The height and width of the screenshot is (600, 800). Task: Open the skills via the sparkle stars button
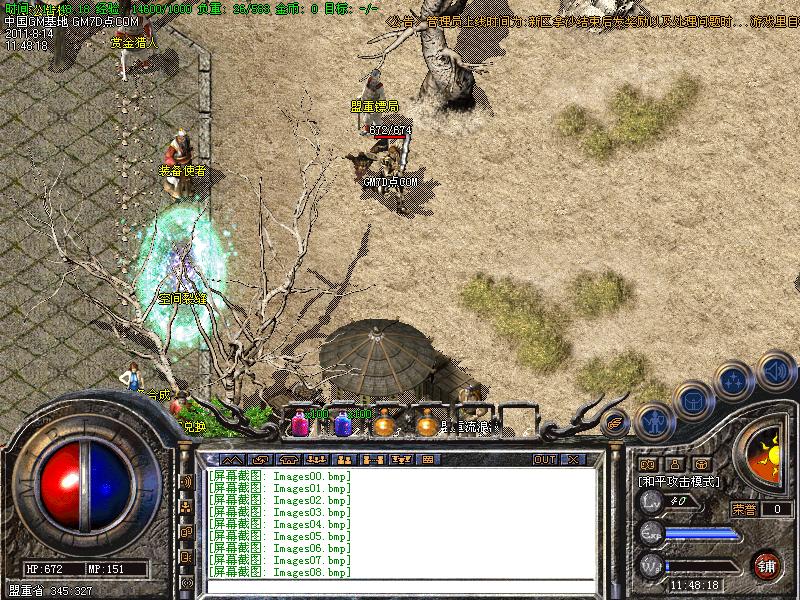pos(734,381)
